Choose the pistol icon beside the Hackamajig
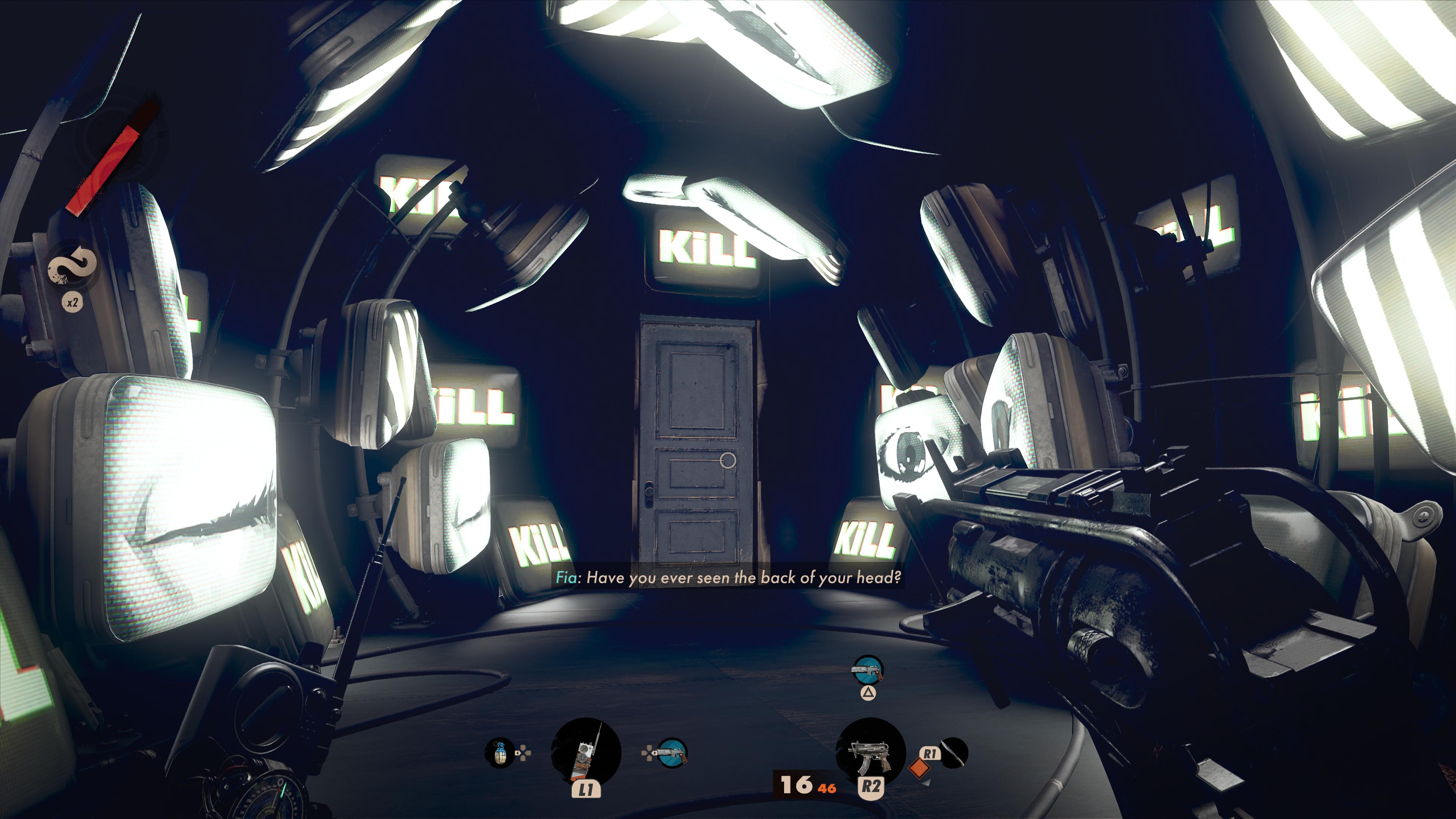 [672, 753]
